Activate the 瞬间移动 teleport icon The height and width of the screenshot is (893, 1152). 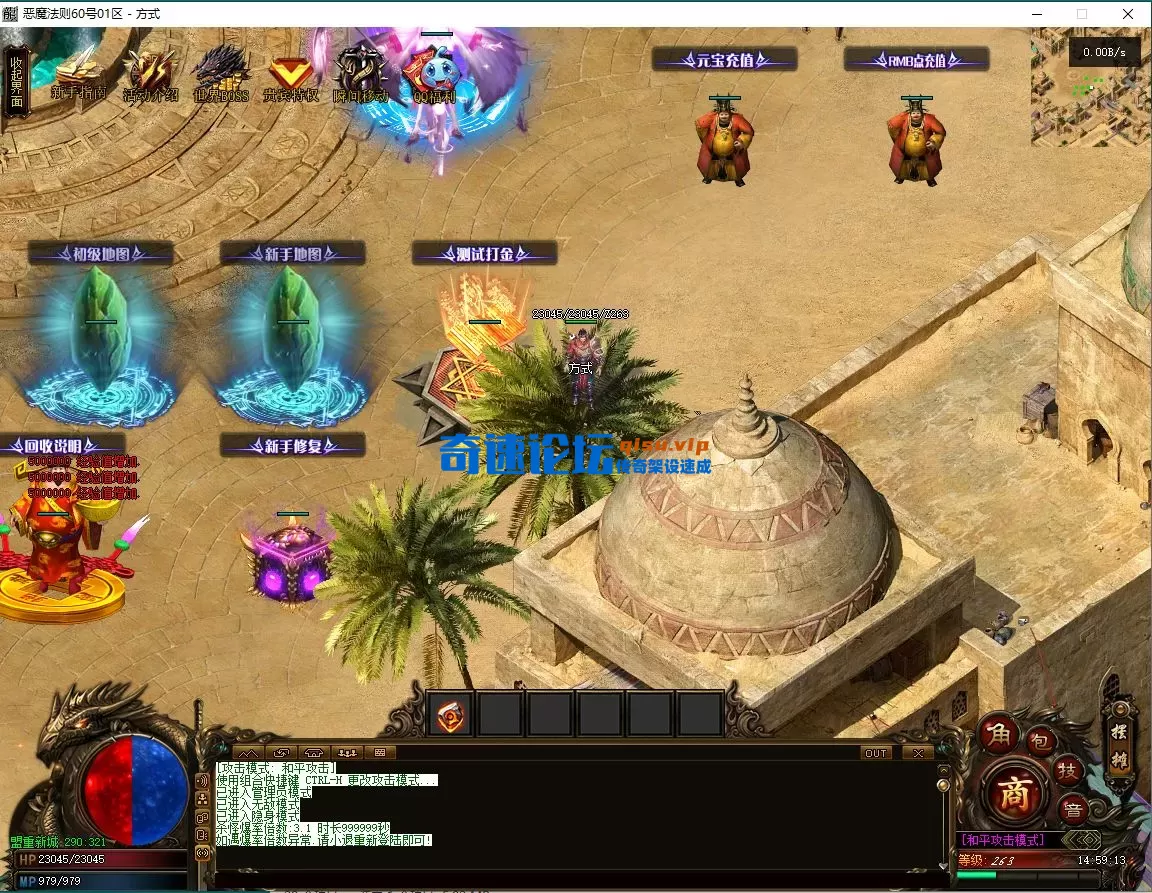(360, 72)
